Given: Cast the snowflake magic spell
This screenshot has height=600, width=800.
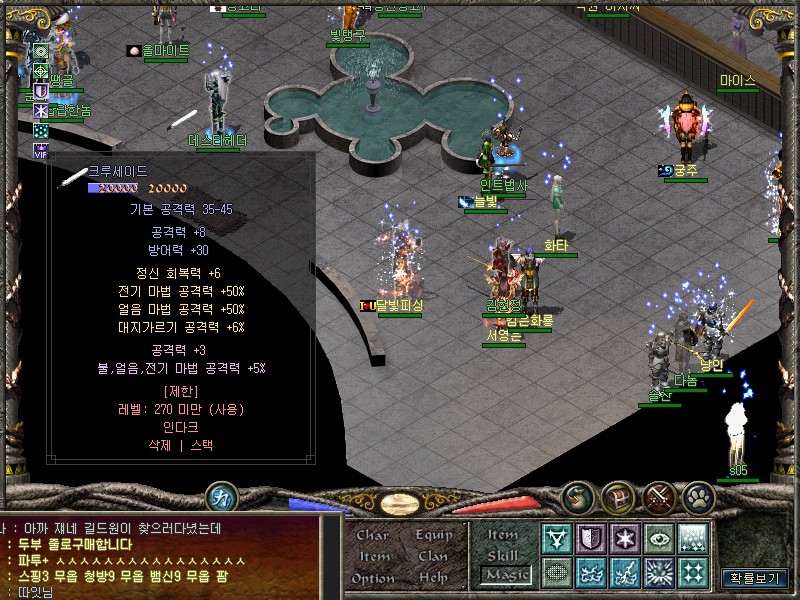Looking at the screenshot, I should coord(625,539).
